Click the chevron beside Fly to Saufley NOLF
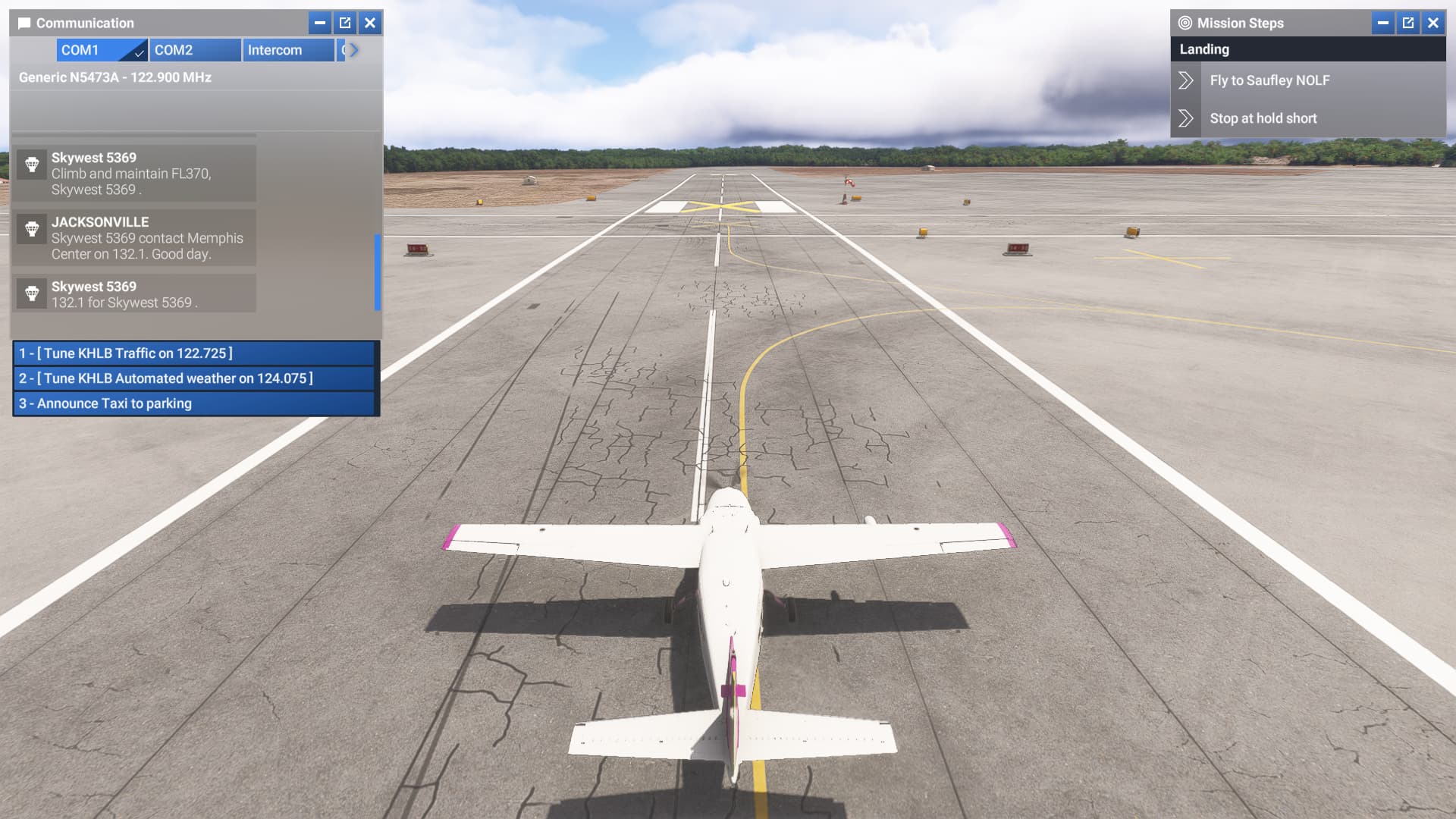1456x819 pixels. coord(1187,80)
